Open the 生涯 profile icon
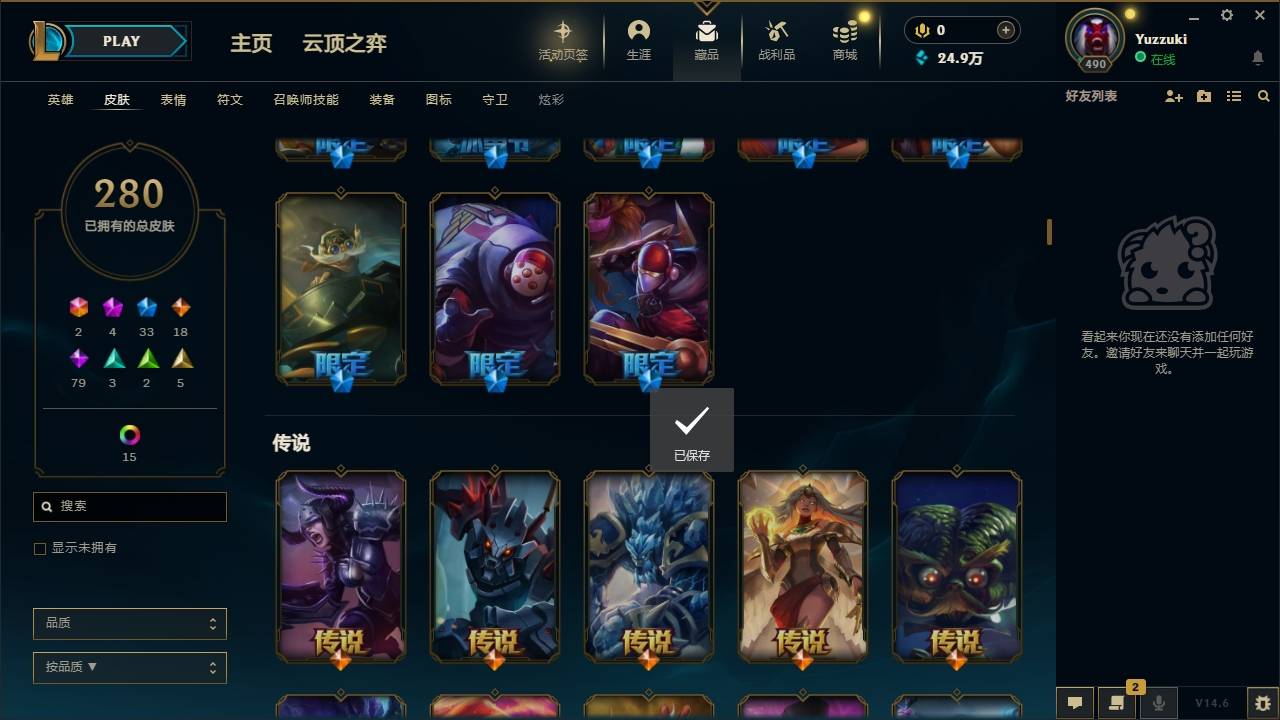Image resolution: width=1280 pixels, height=720 pixels. pyautogui.click(x=638, y=40)
